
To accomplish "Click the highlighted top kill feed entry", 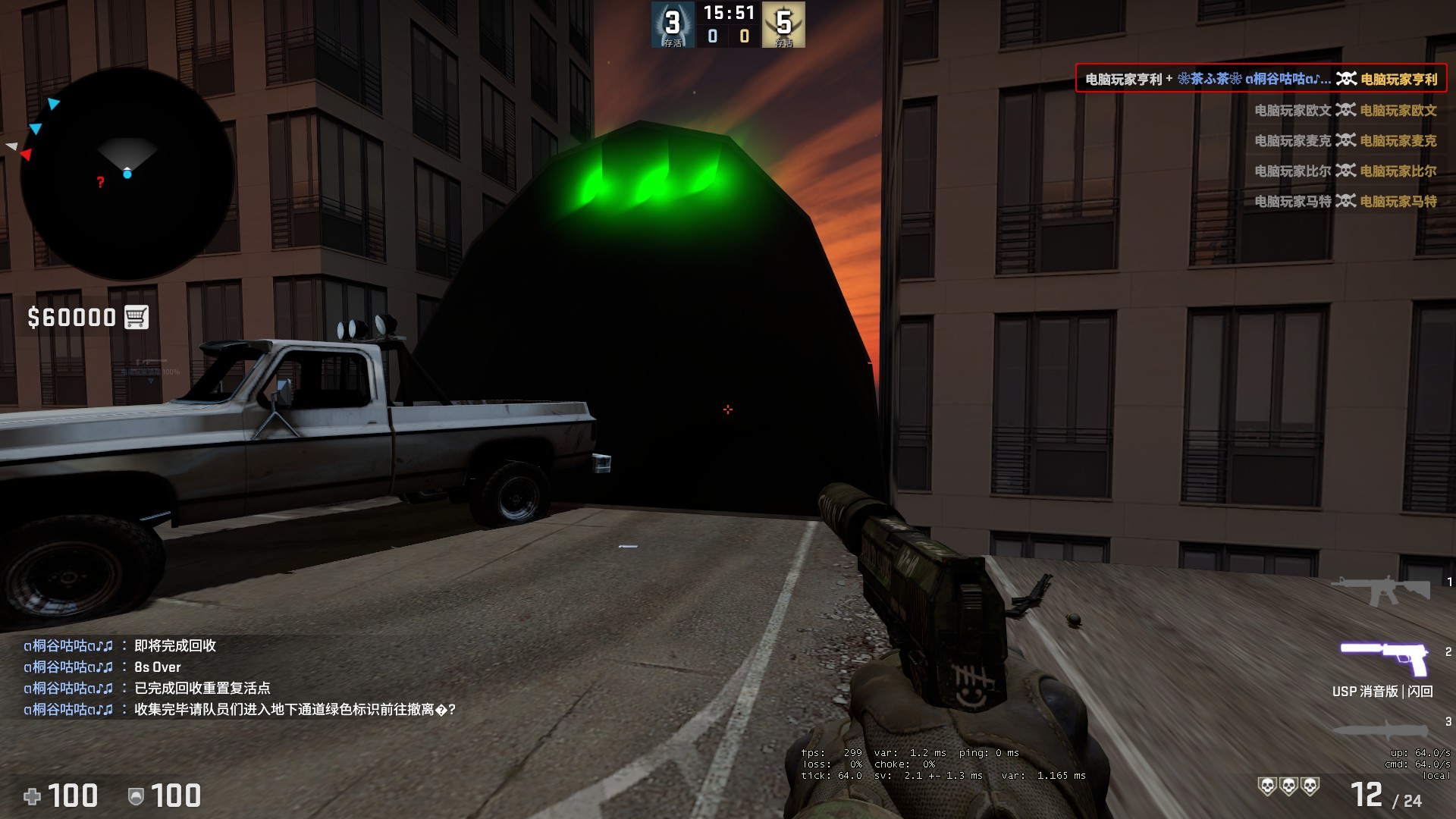I will 1260,79.
